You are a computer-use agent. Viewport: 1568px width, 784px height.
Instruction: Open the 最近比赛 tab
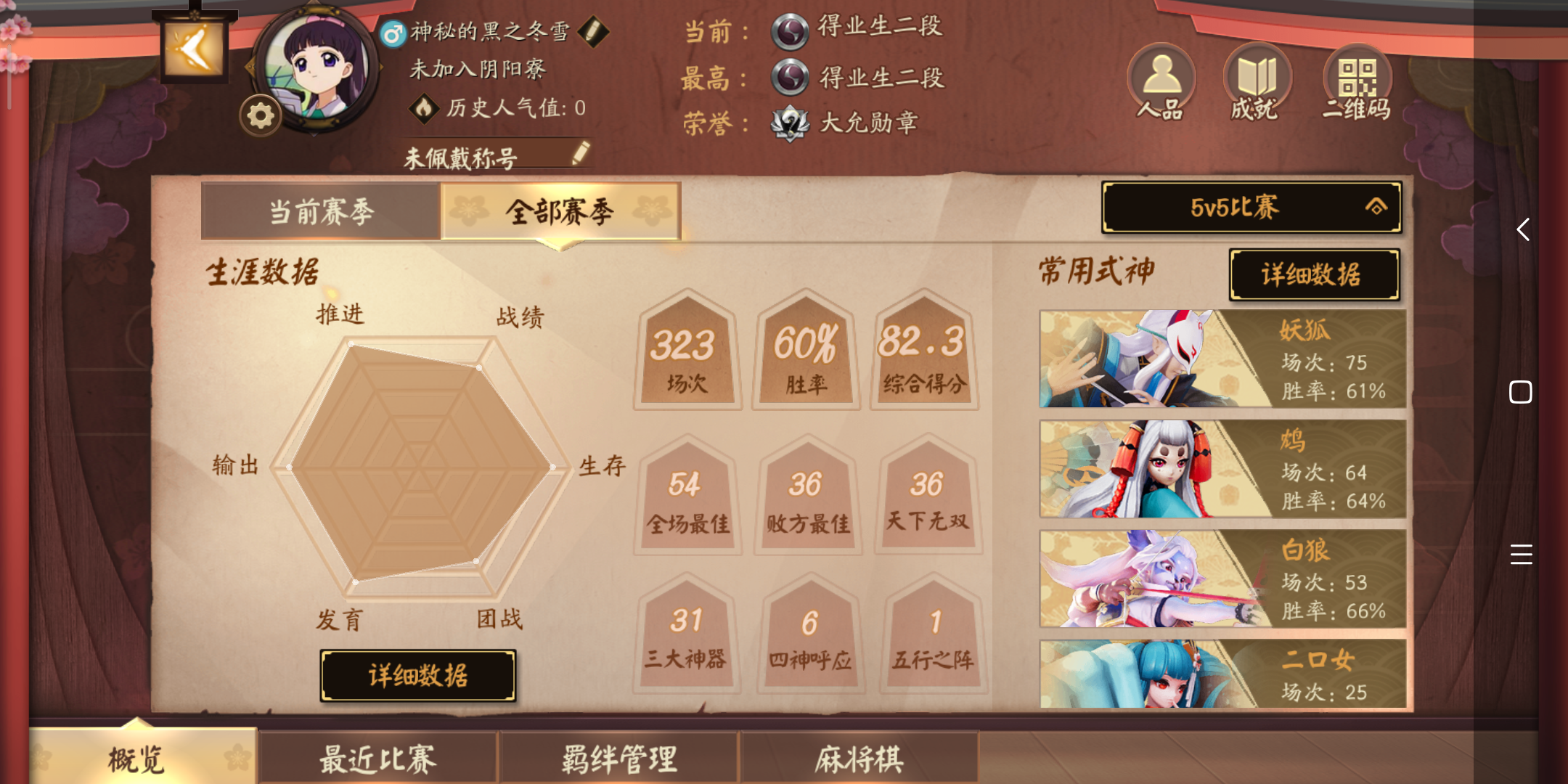378,758
